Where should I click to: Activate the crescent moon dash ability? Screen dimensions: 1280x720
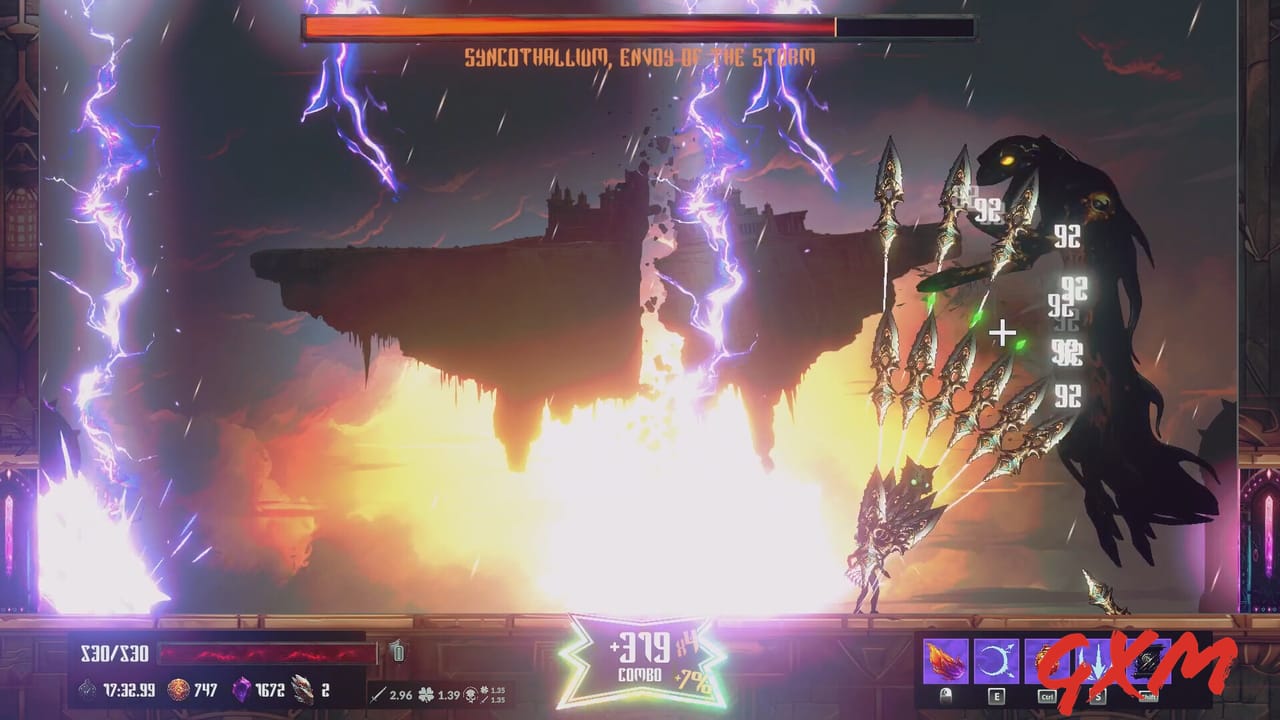995,658
